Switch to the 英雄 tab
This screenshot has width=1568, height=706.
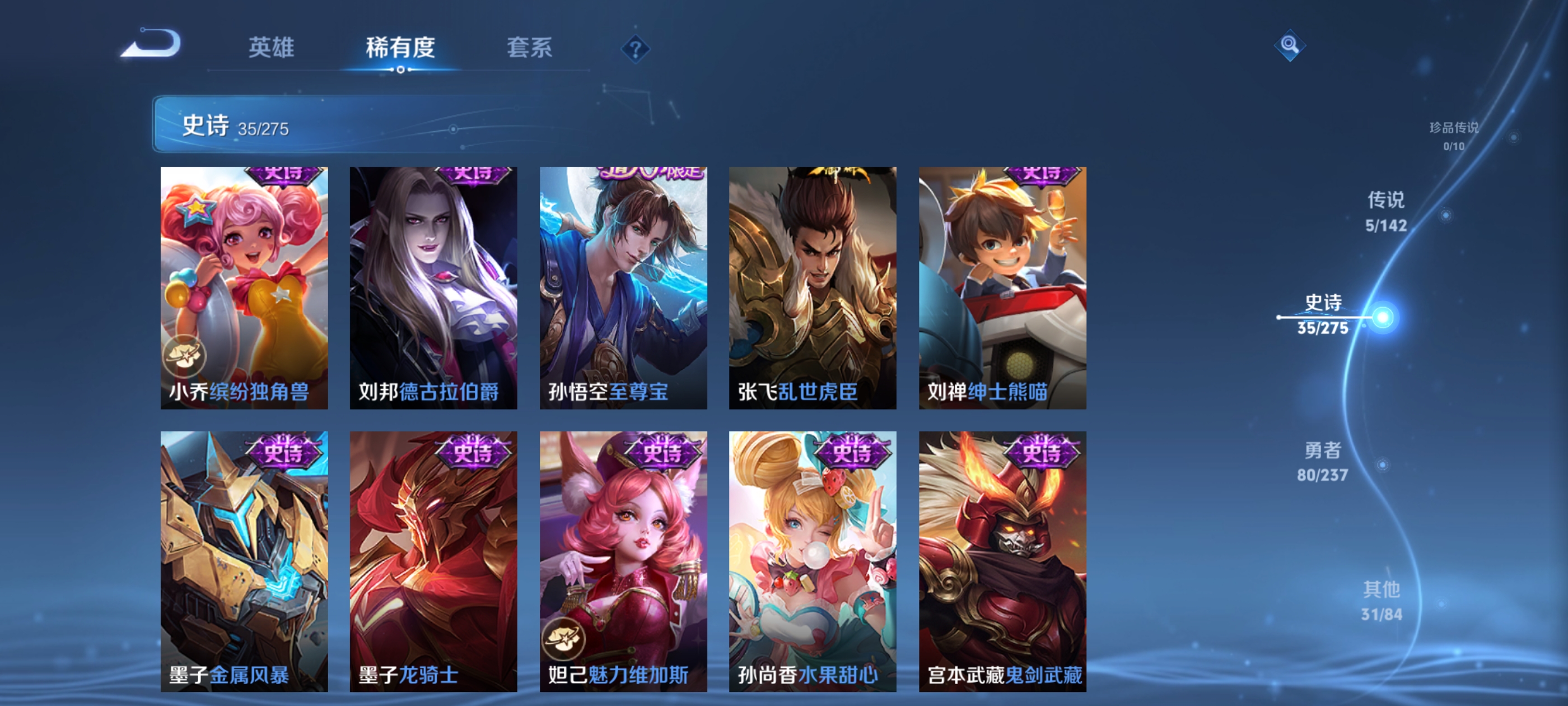pos(270,49)
